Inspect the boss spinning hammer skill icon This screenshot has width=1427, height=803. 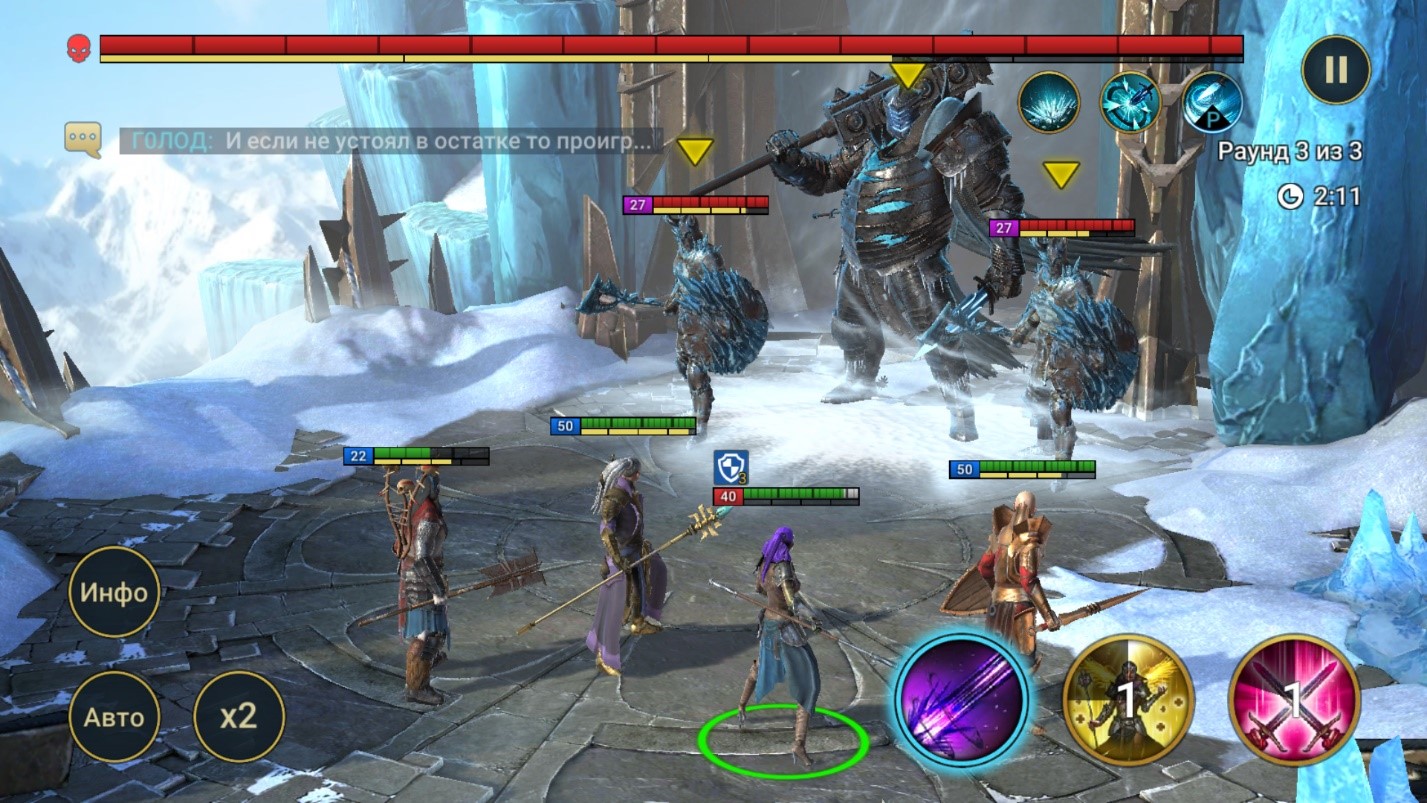(1130, 102)
